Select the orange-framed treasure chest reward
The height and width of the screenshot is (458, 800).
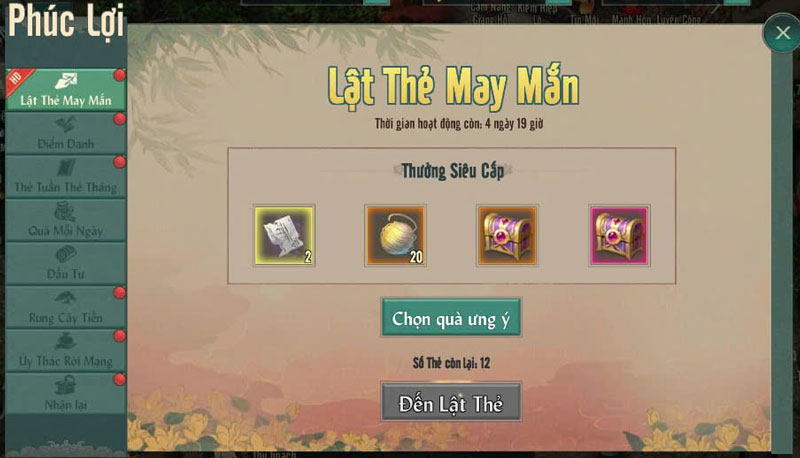tap(507, 236)
